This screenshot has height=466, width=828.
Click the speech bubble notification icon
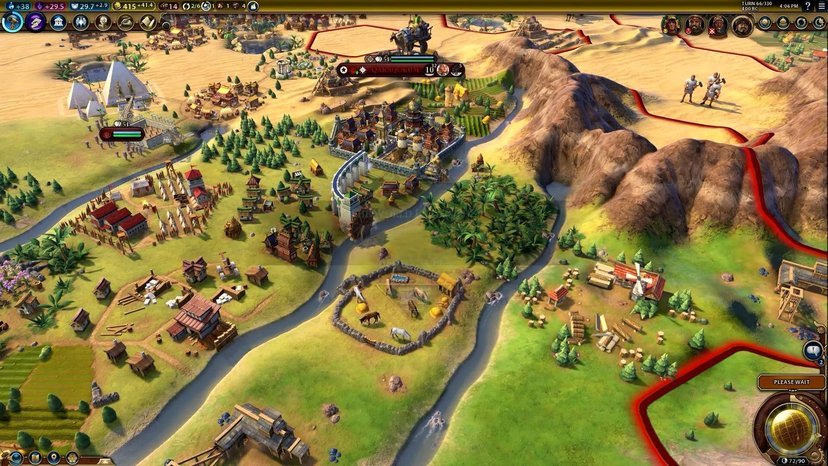point(813,350)
